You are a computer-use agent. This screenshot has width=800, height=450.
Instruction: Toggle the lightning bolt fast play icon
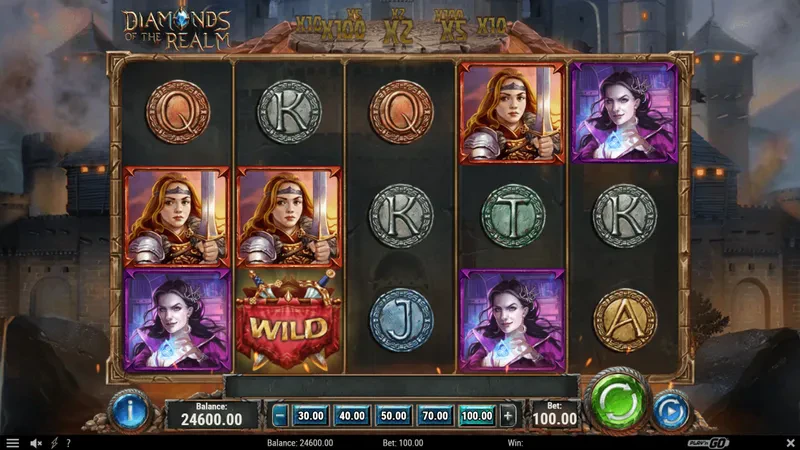(53, 443)
